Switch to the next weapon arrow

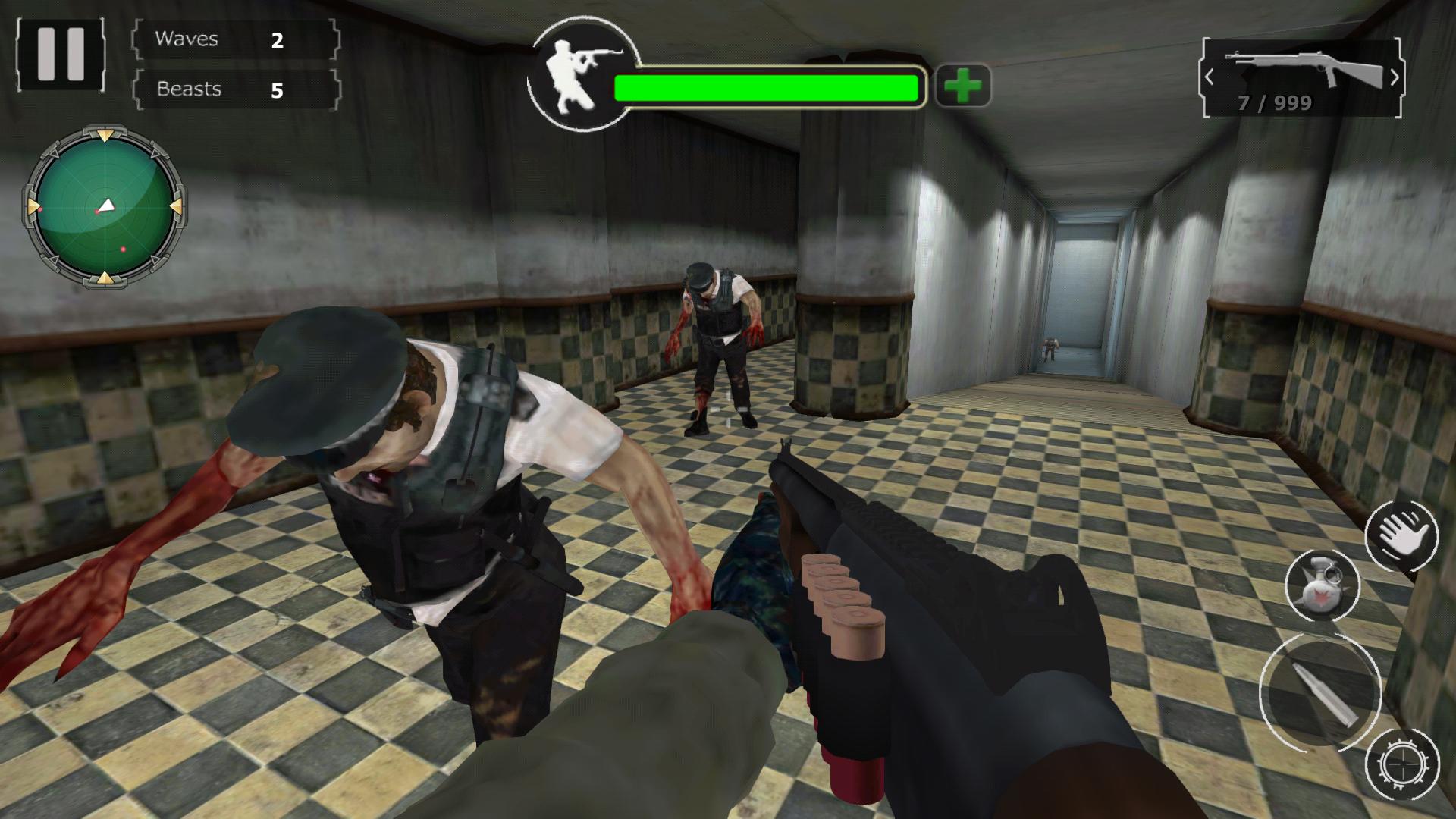[x=1394, y=77]
